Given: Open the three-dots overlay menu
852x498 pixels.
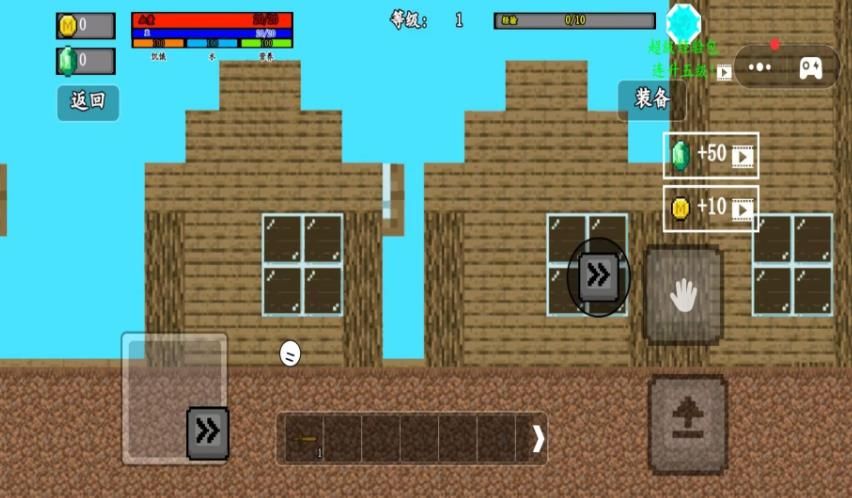Looking at the screenshot, I should pos(761,67).
